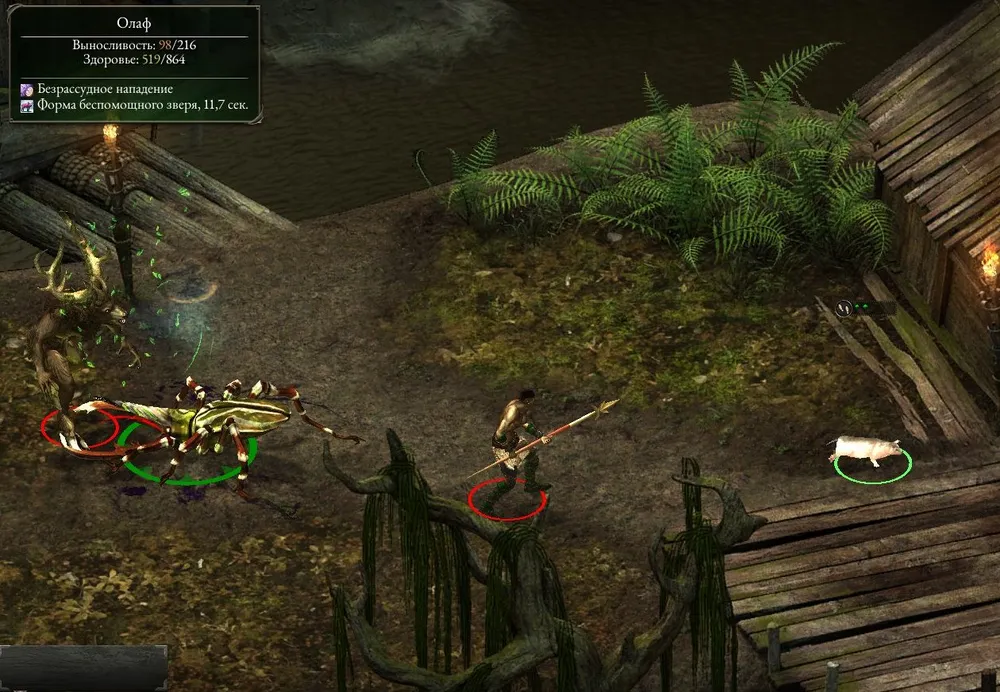1000x692 pixels.
Task: Select the white pig with green circle
Action: pos(866,452)
